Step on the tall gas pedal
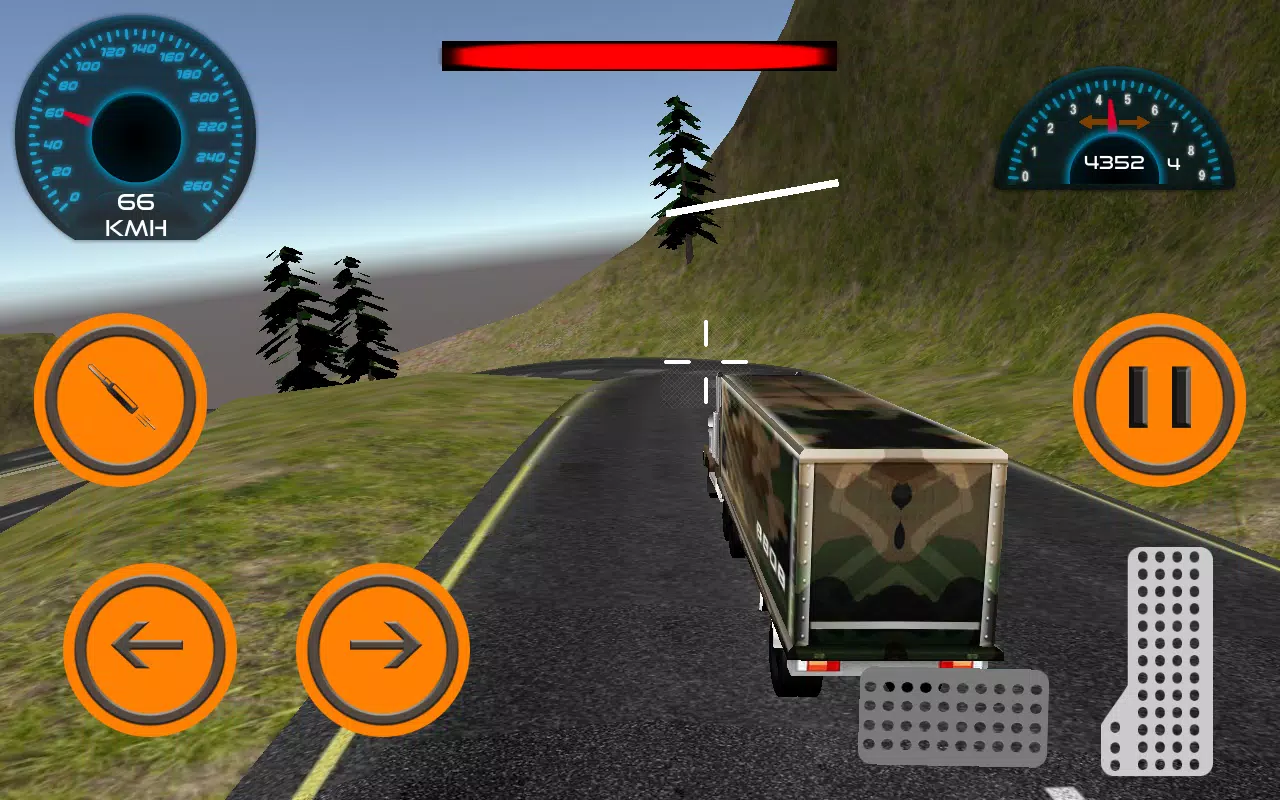The height and width of the screenshot is (800, 1280). tap(1162, 660)
